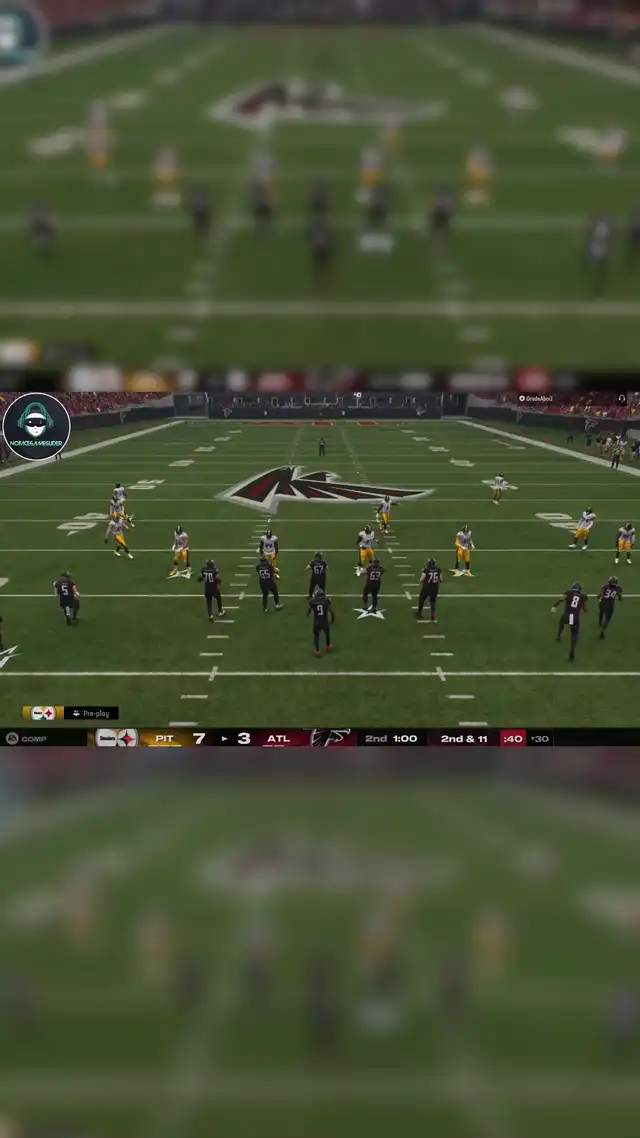Select the Steelers Pre-play indicator
This screenshot has width=640, height=1138.
[x=70, y=713]
